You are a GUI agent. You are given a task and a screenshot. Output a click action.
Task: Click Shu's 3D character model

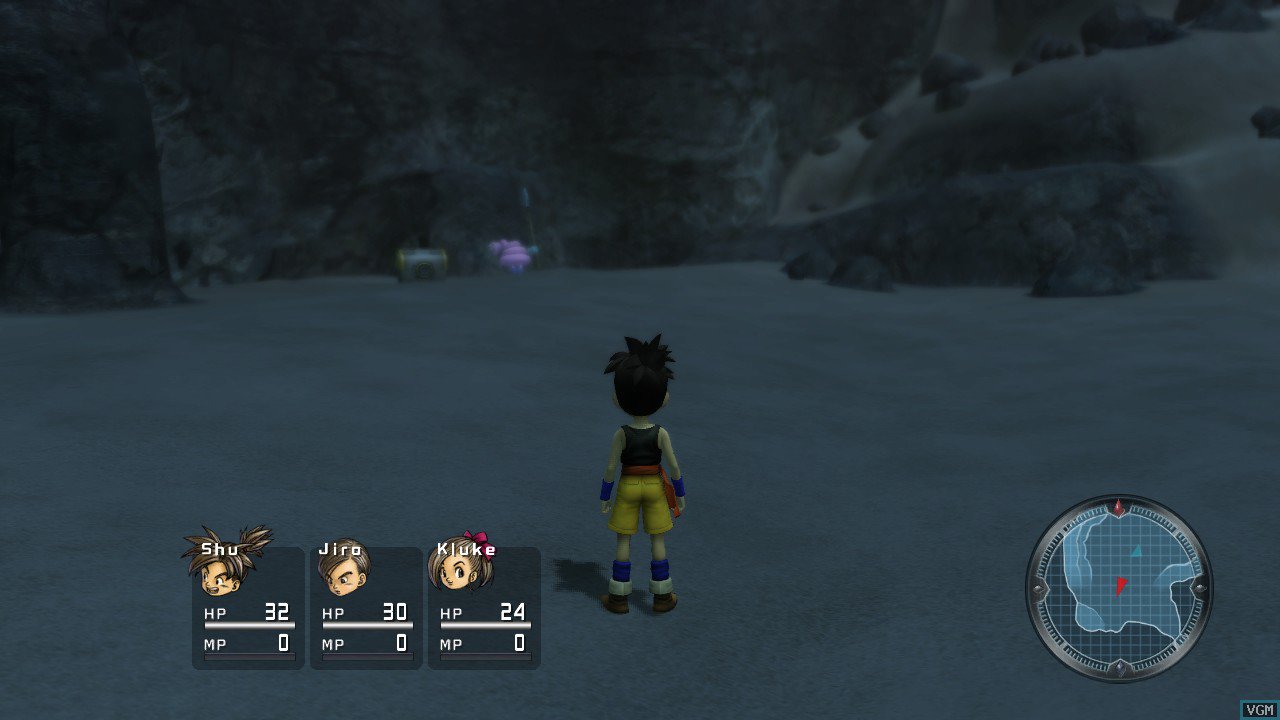[x=641, y=470]
